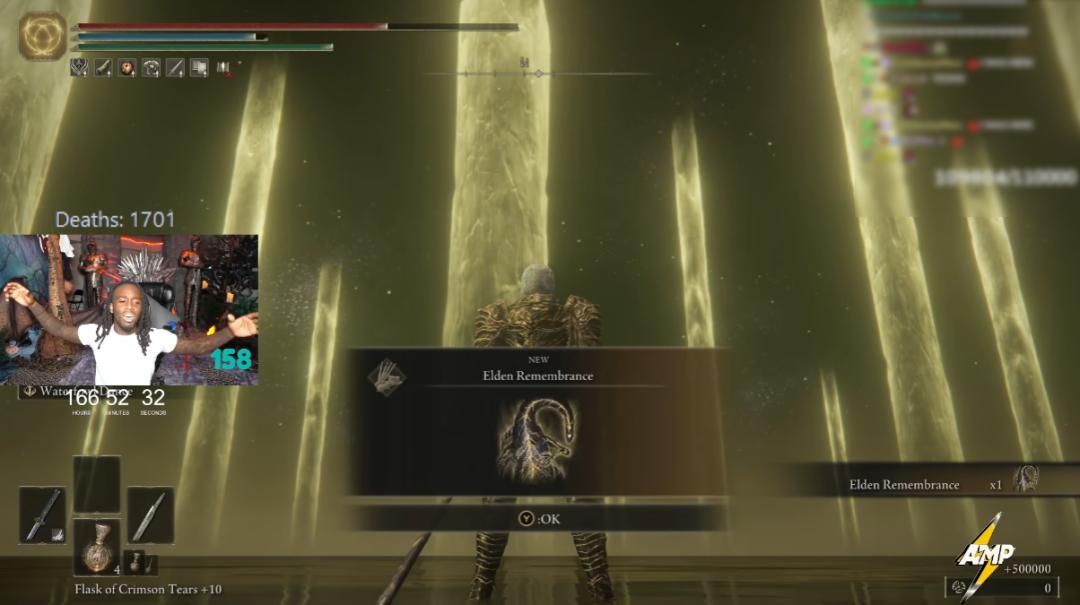Select the left-hand weapon slot
The width and height of the screenshot is (1080, 605).
42,515
